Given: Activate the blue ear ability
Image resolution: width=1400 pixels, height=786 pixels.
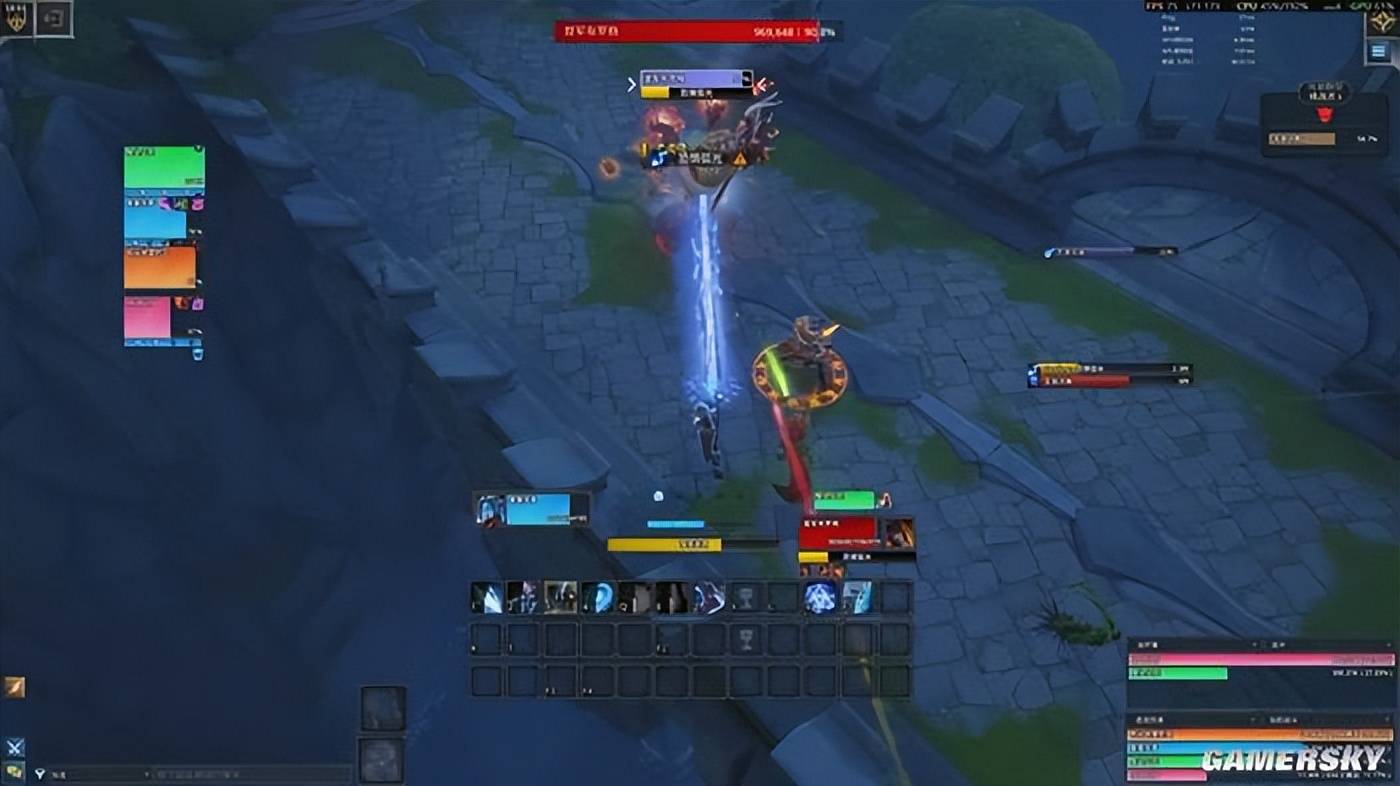Looking at the screenshot, I should click(x=597, y=597).
